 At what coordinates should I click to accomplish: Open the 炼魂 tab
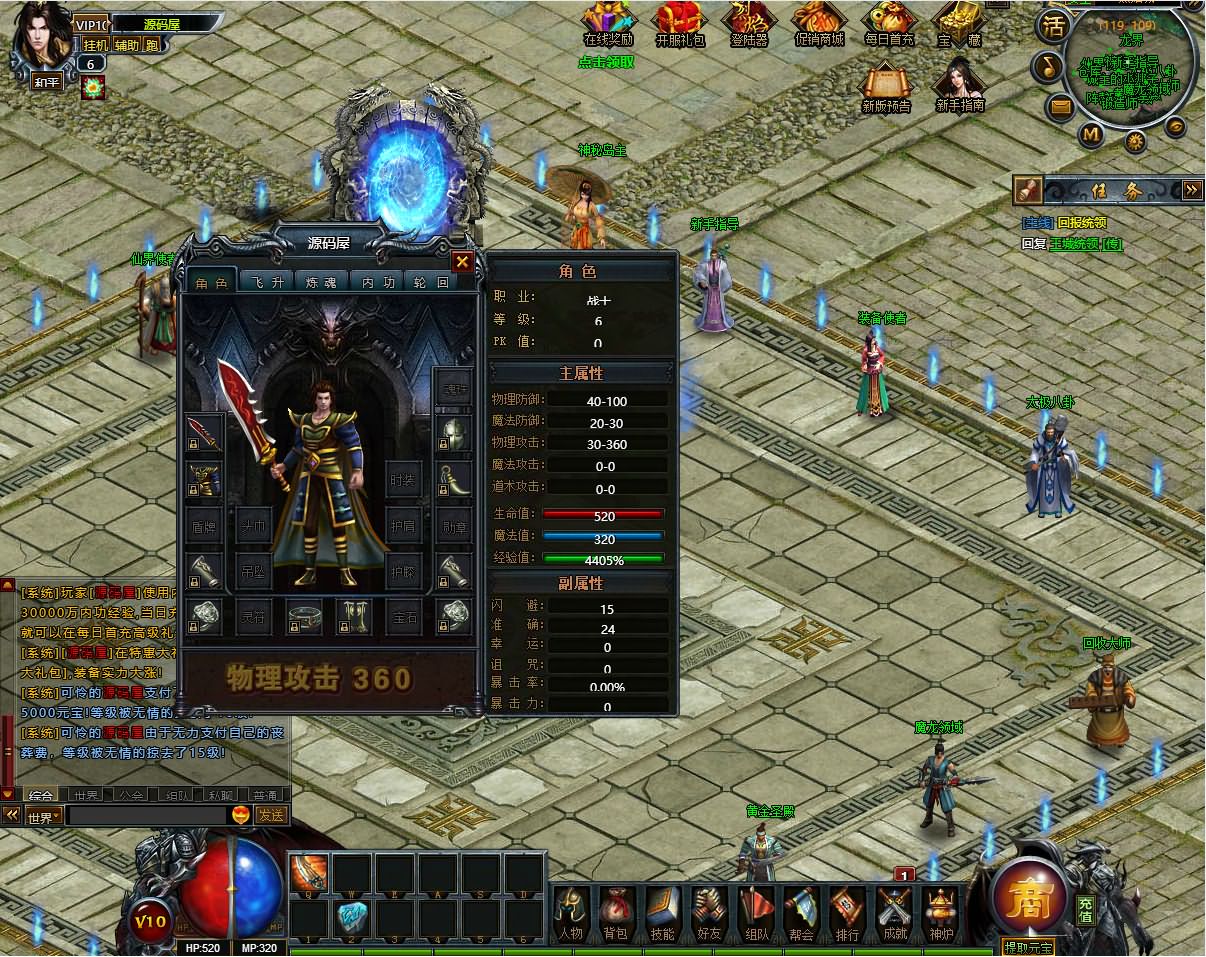tap(323, 283)
